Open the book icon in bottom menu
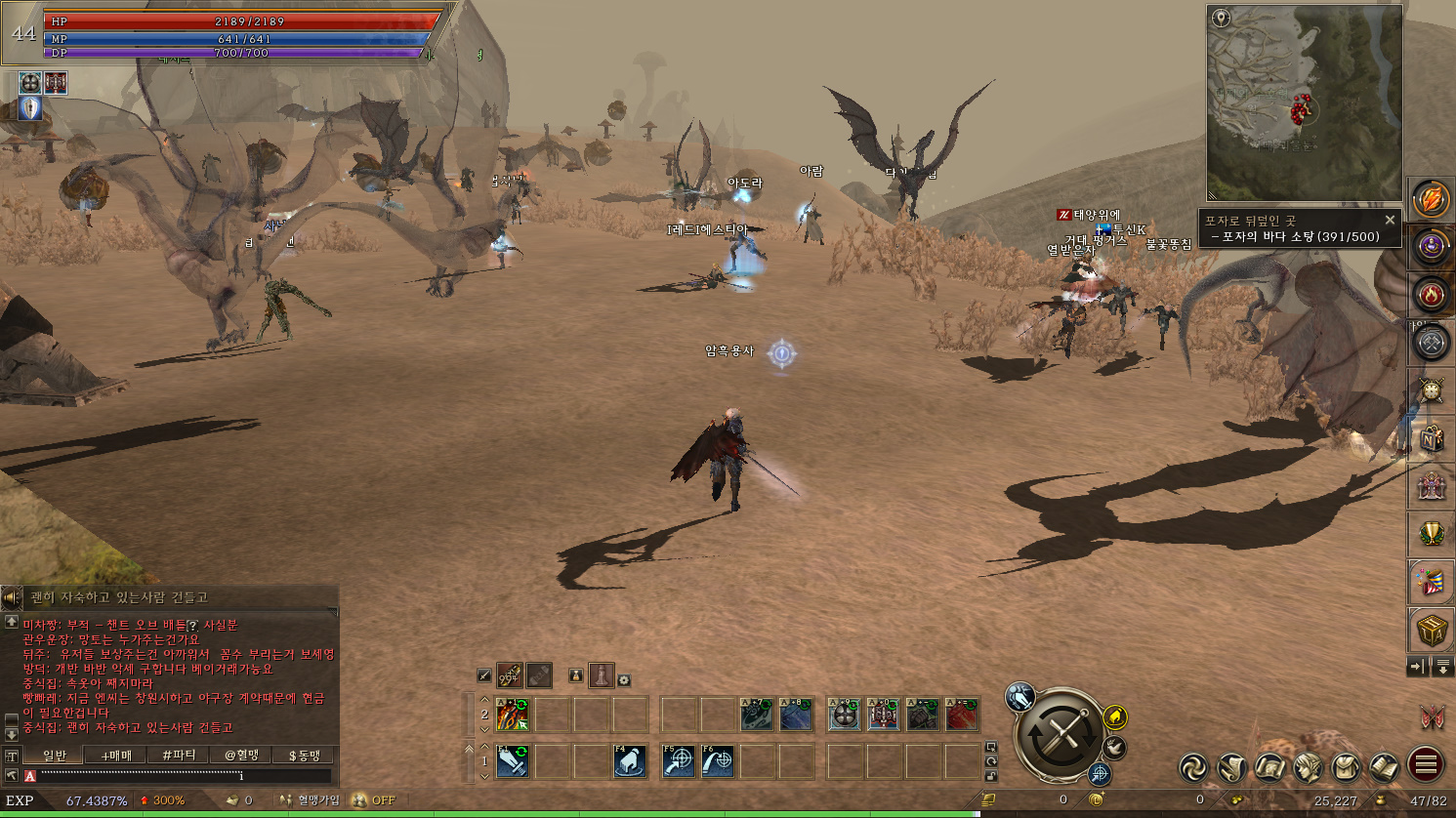 1384,768
